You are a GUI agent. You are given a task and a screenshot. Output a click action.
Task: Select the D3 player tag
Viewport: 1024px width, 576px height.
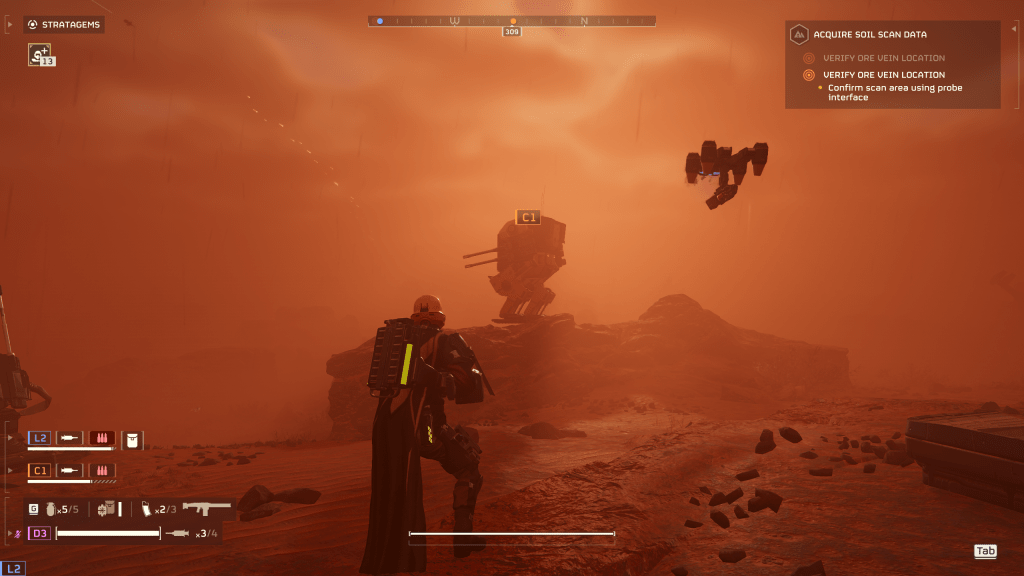tap(40, 533)
